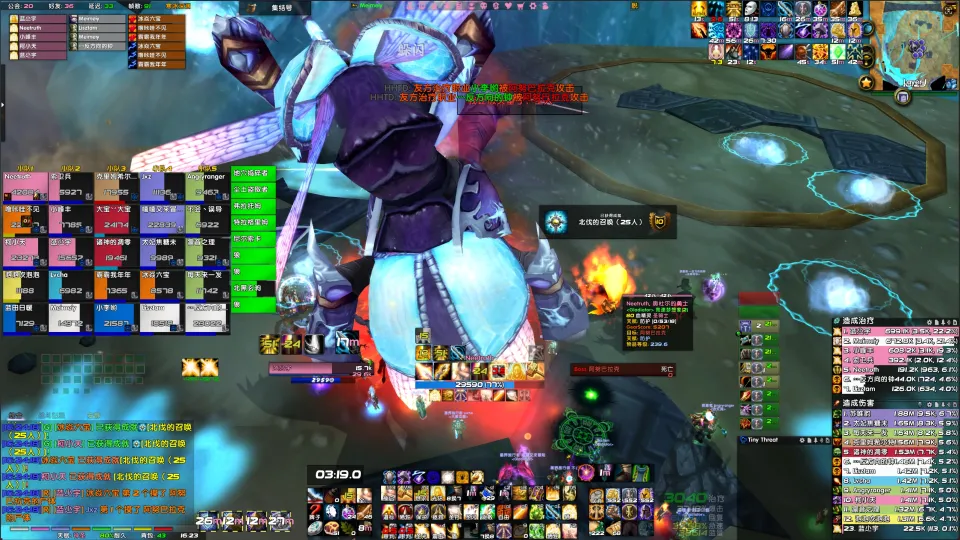Click the 03:19.0 encounter timer
Viewport: 960px width, 540px height.
(x=338, y=475)
